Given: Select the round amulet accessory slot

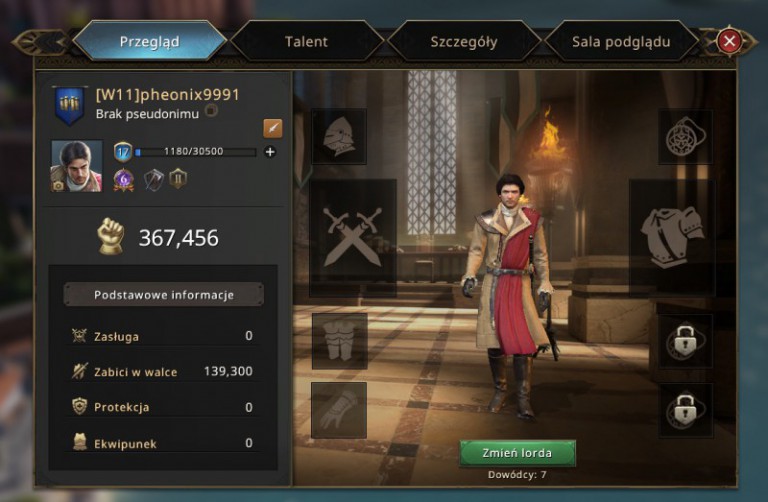Looking at the screenshot, I should point(685,137).
